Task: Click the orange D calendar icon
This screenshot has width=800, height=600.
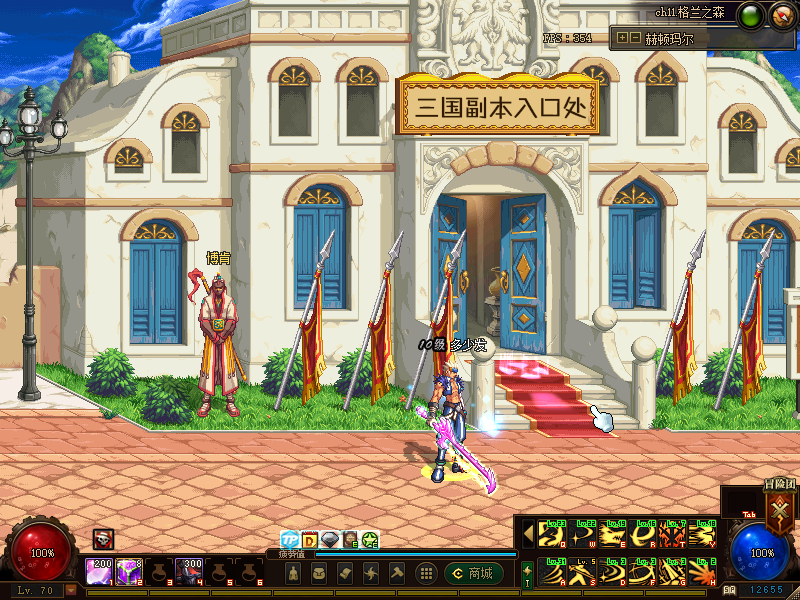Action: (x=310, y=540)
